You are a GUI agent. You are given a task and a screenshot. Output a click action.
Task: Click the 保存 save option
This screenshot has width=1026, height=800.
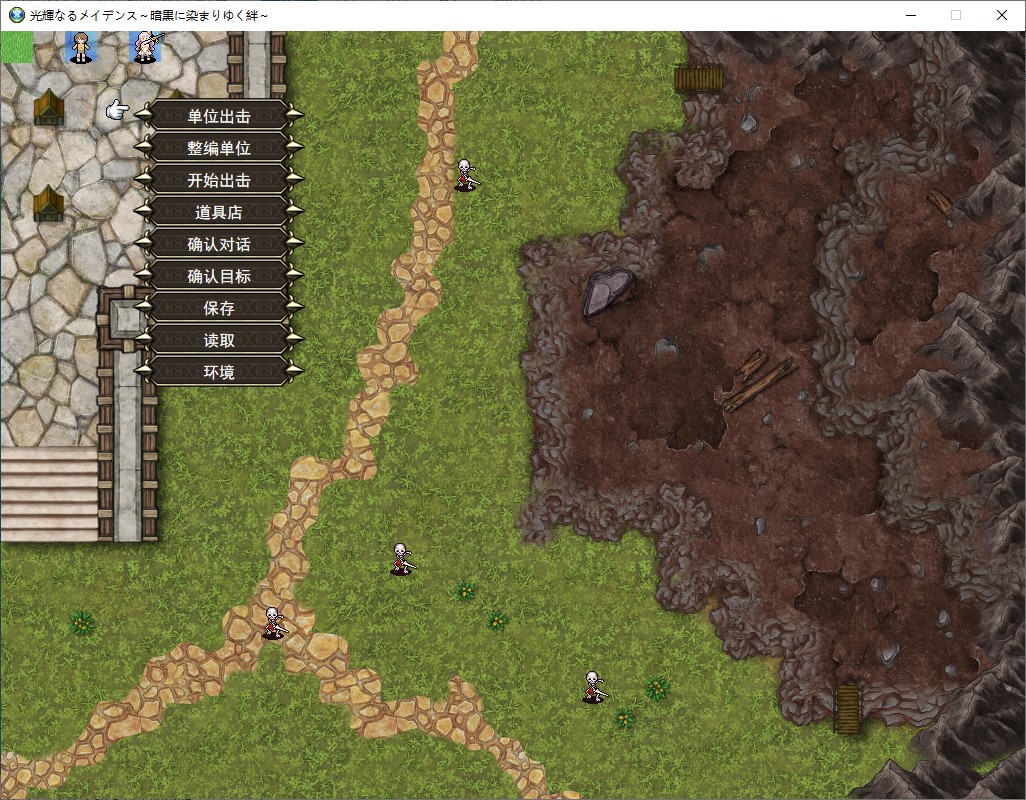click(x=219, y=308)
